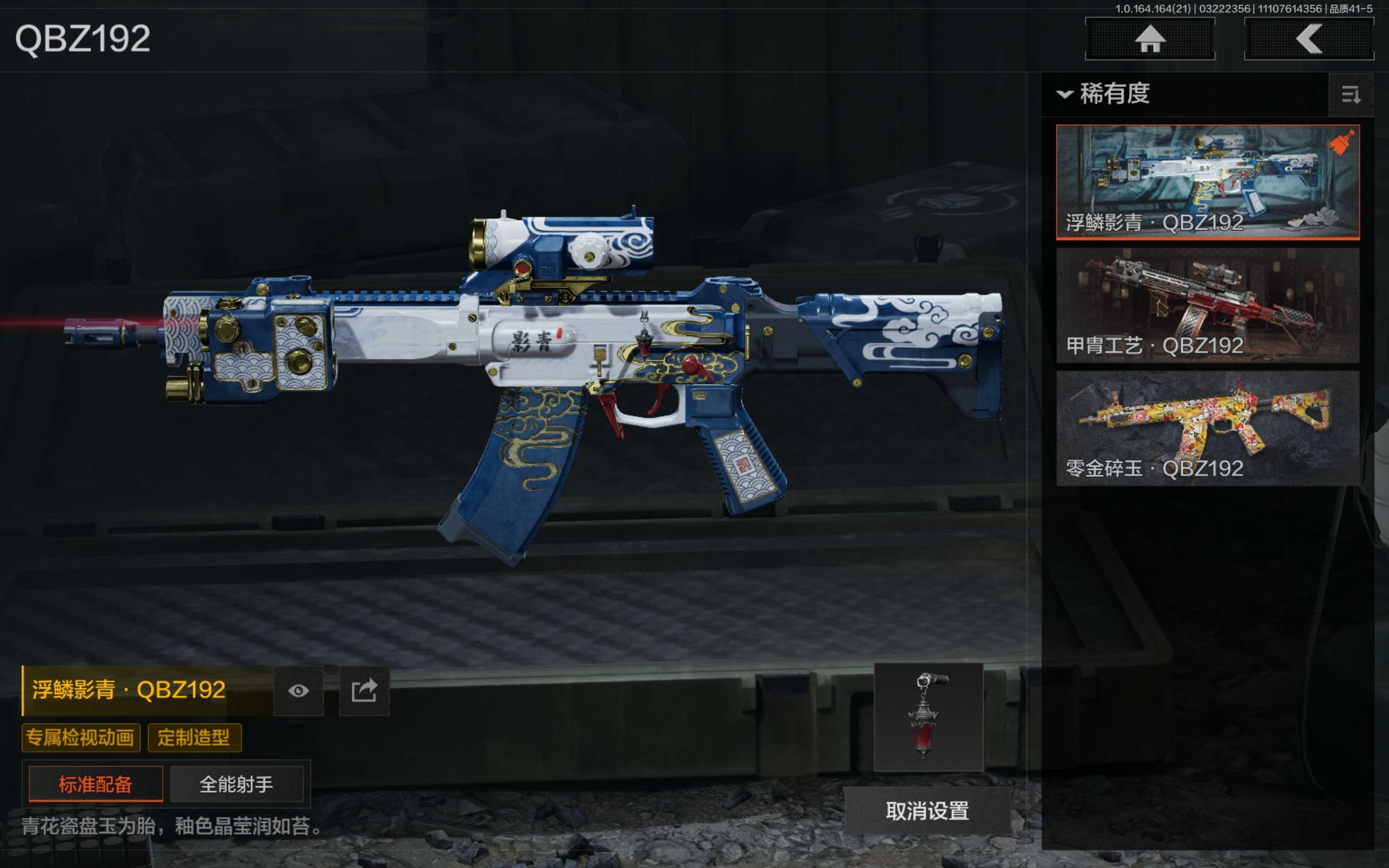This screenshot has width=1389, height=868.
Task: Click the 定制造型 tag
Action: [194, 738]
